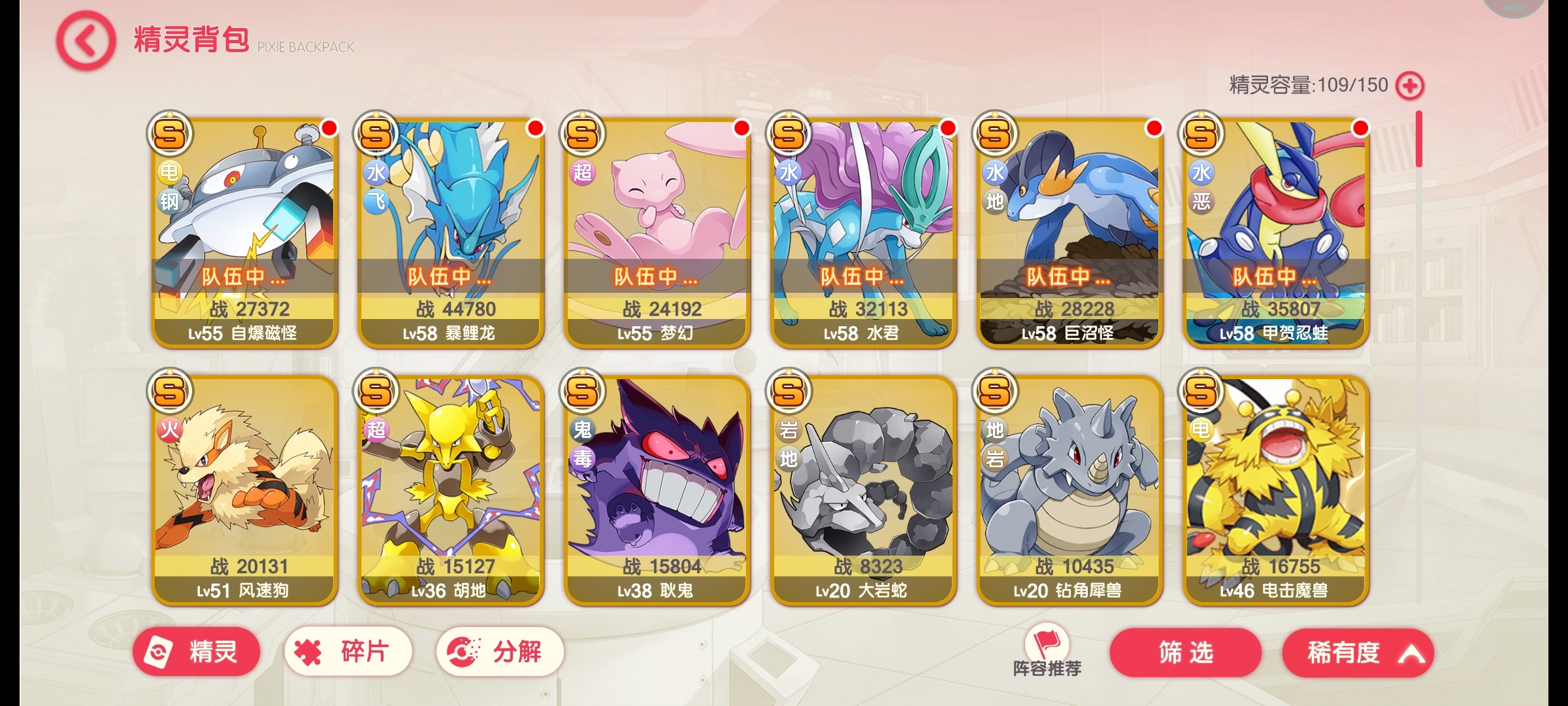The image size is (1568, 706).
Task: Select the S rank badge on 自爆磁怪 card
Action: tap(171, 133)
